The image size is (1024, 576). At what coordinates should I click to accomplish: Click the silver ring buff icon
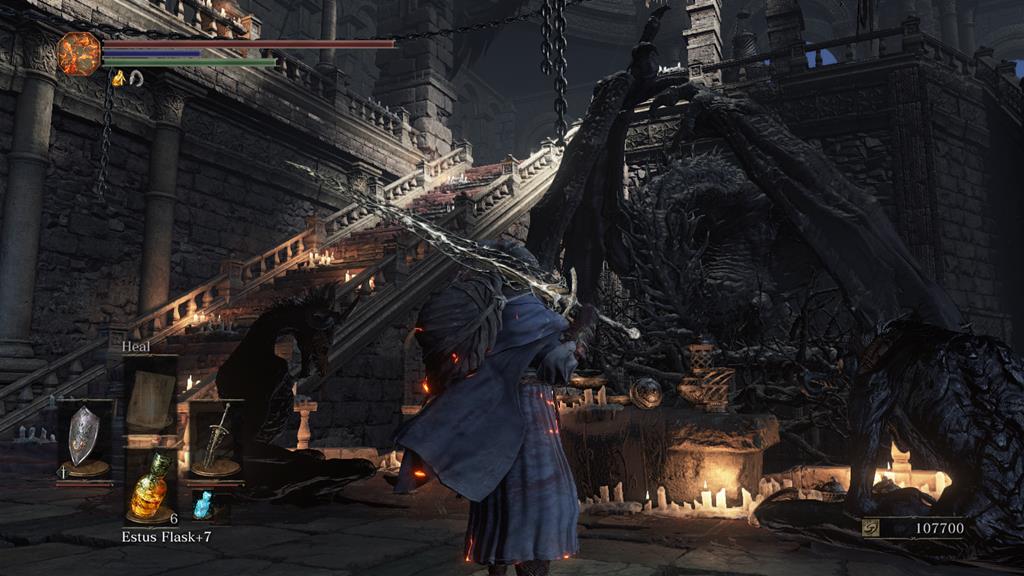[136, 78]
